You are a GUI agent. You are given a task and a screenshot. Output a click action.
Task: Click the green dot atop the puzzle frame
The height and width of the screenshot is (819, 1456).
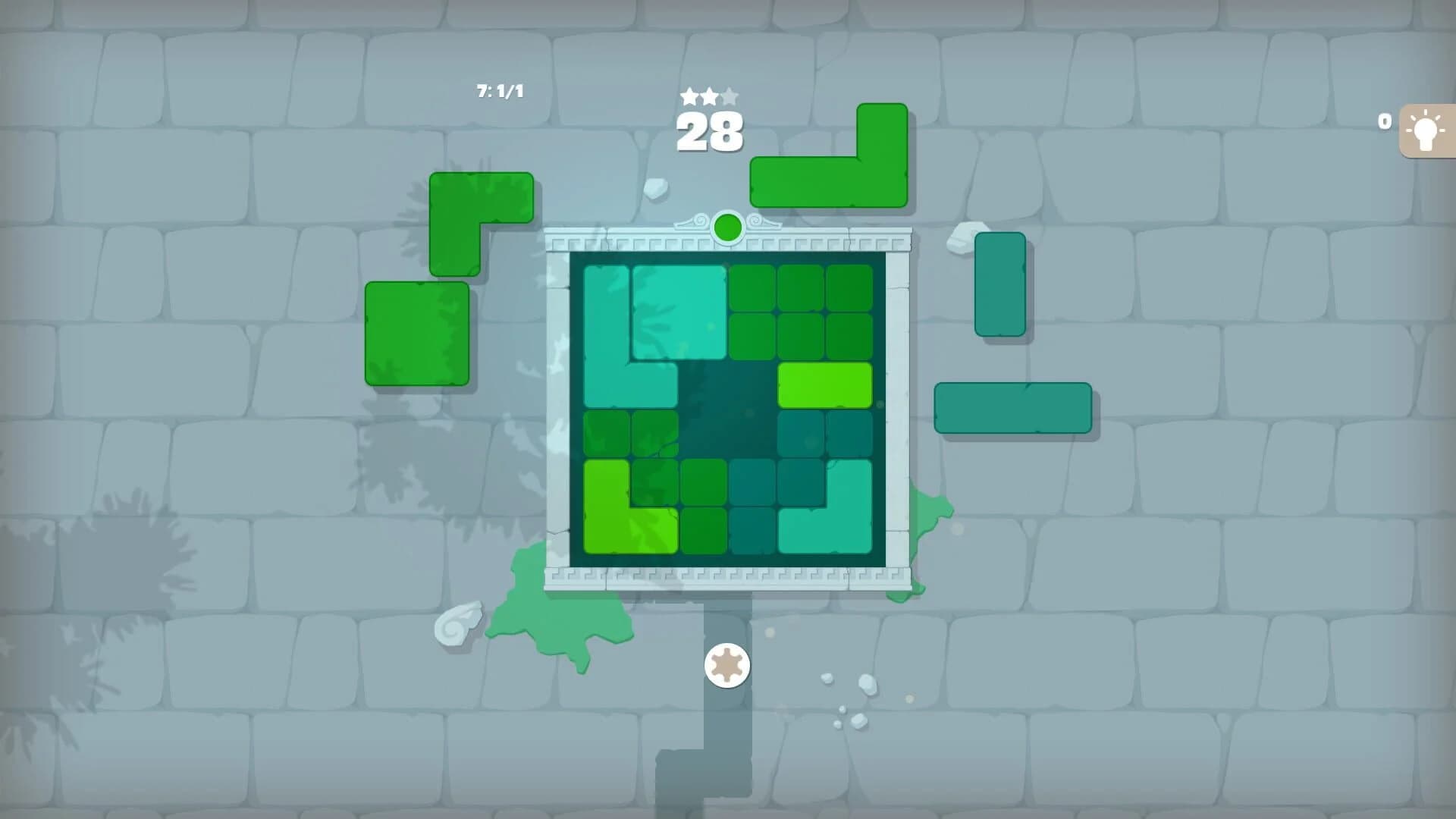click(x=726, y=226)
